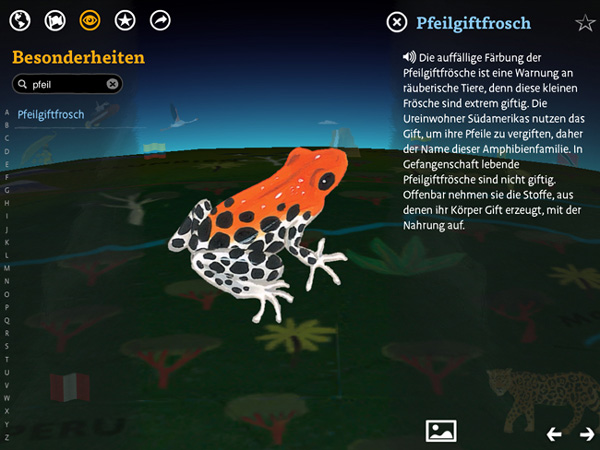600x450 pixels.
Task: Select the Pfeilgiftfrosch search result
Action: click(51, 115)
